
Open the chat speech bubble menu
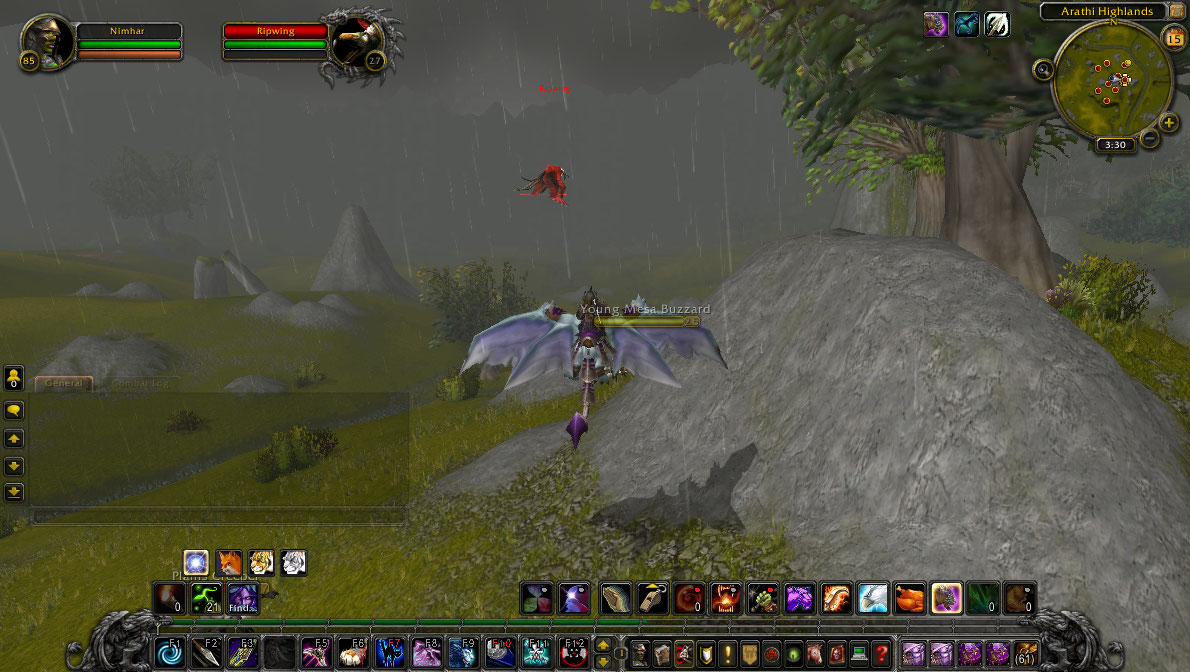click(14, 410)
